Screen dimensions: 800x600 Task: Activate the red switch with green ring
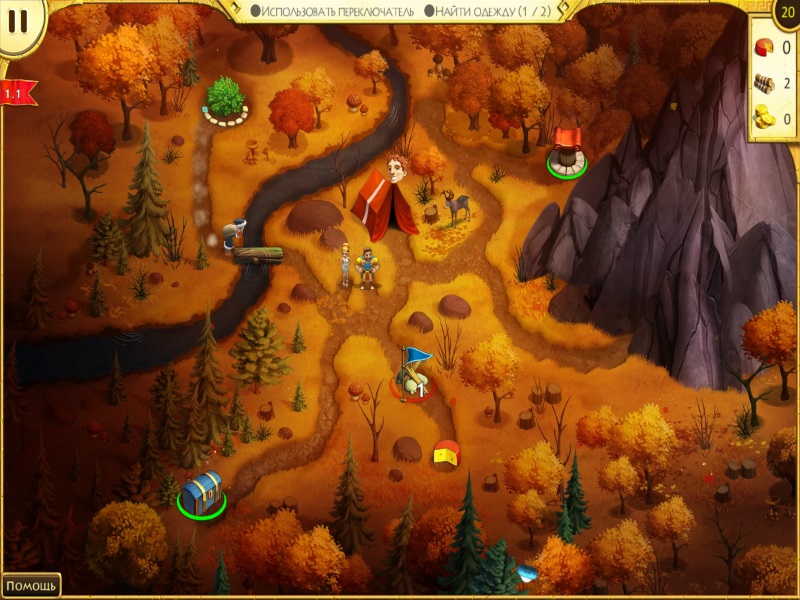pos(565,151)
